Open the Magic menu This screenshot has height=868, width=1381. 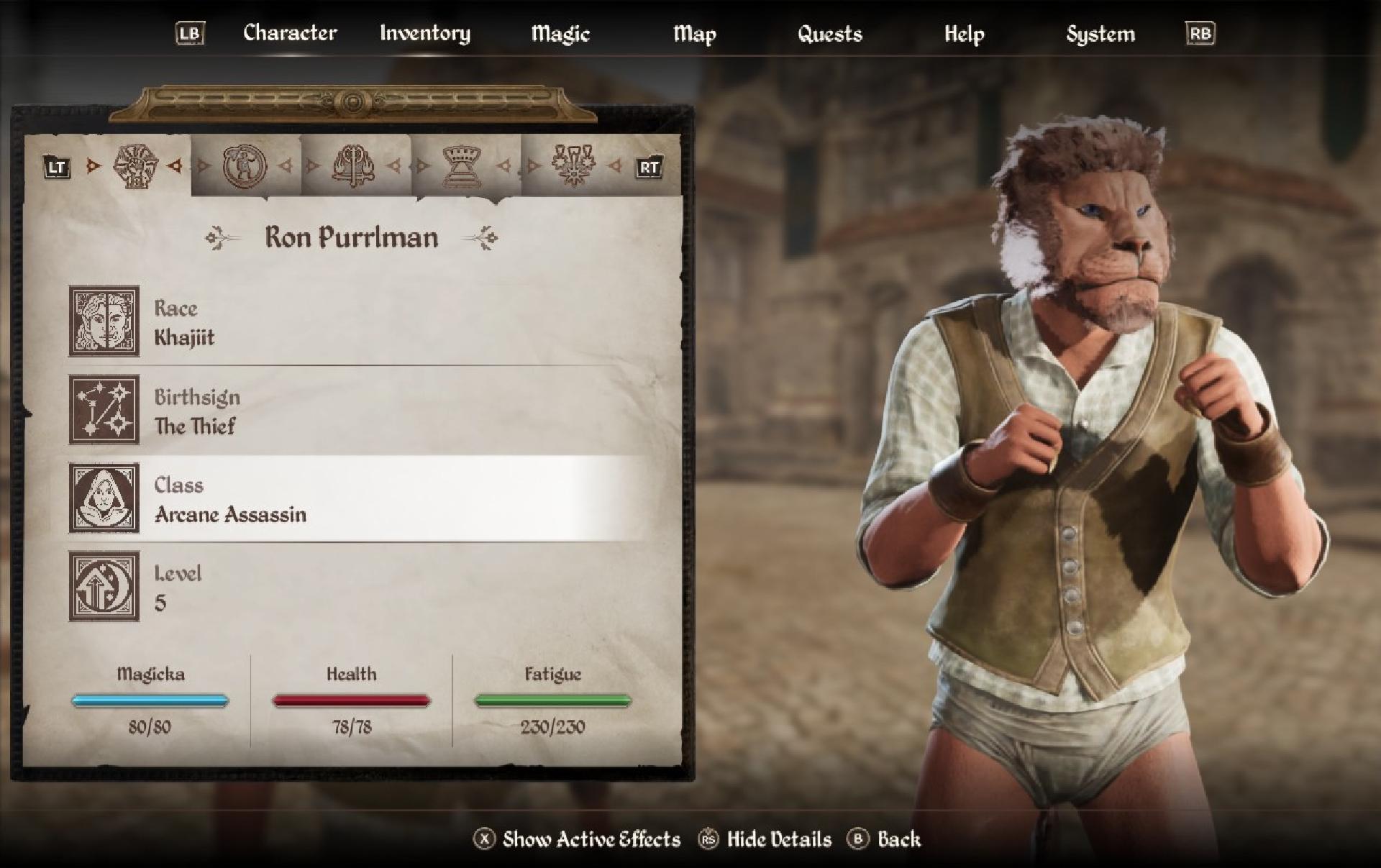click(560, 34)
